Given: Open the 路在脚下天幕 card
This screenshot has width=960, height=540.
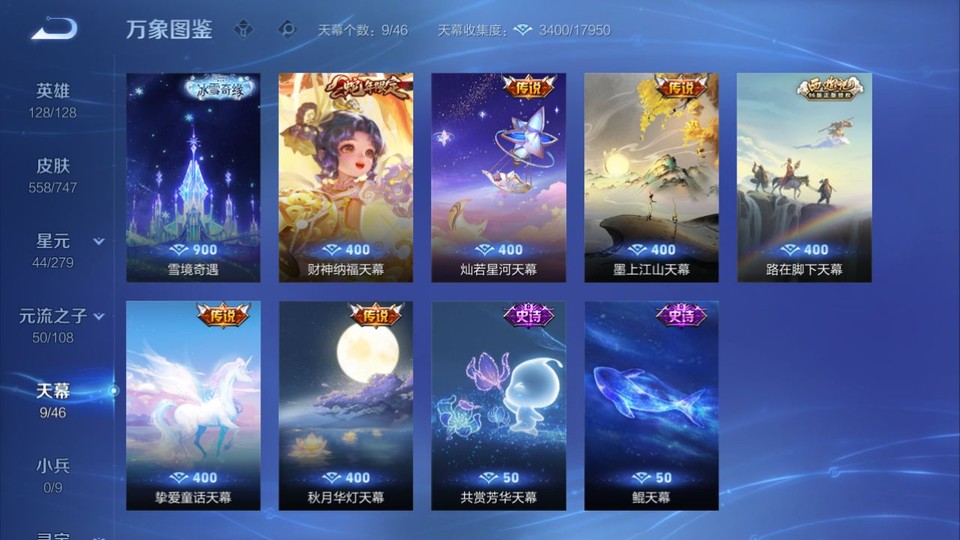Looking at the screenshot, I should pos(804,177).
